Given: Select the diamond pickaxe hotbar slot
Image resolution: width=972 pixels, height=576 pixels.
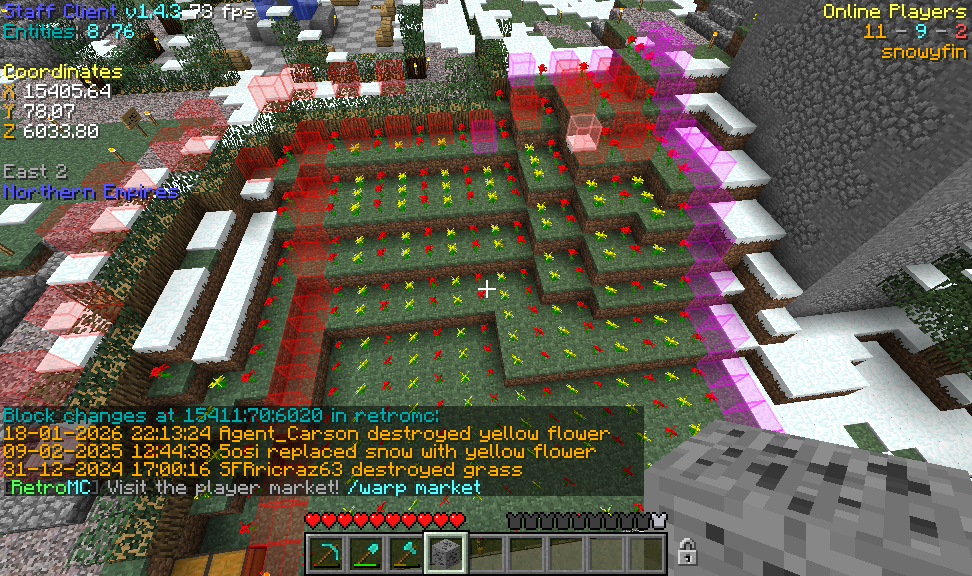Looking at the screenshot, I should click(325, 551).
